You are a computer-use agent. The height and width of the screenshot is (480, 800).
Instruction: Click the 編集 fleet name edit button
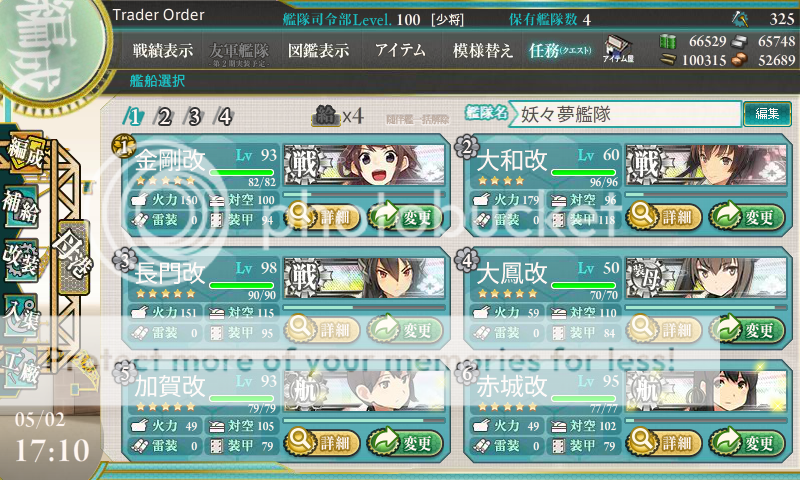click(767, 114)
